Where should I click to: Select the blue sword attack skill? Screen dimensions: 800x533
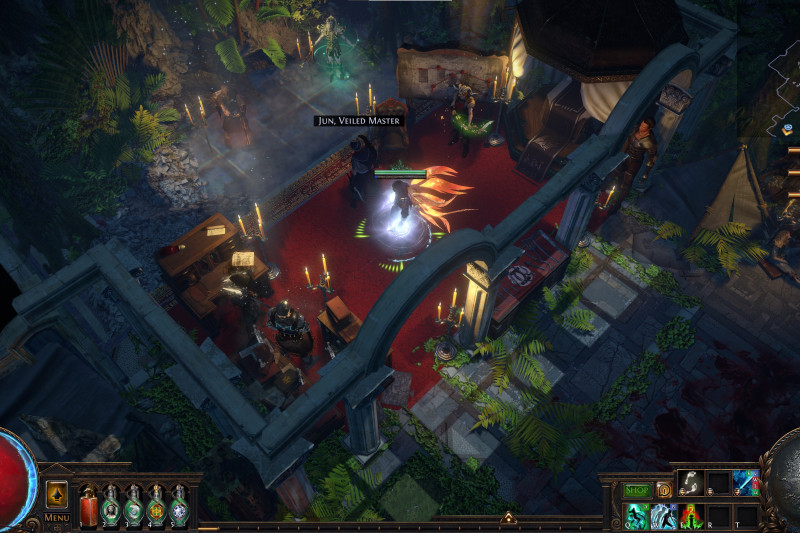[746, 483]
